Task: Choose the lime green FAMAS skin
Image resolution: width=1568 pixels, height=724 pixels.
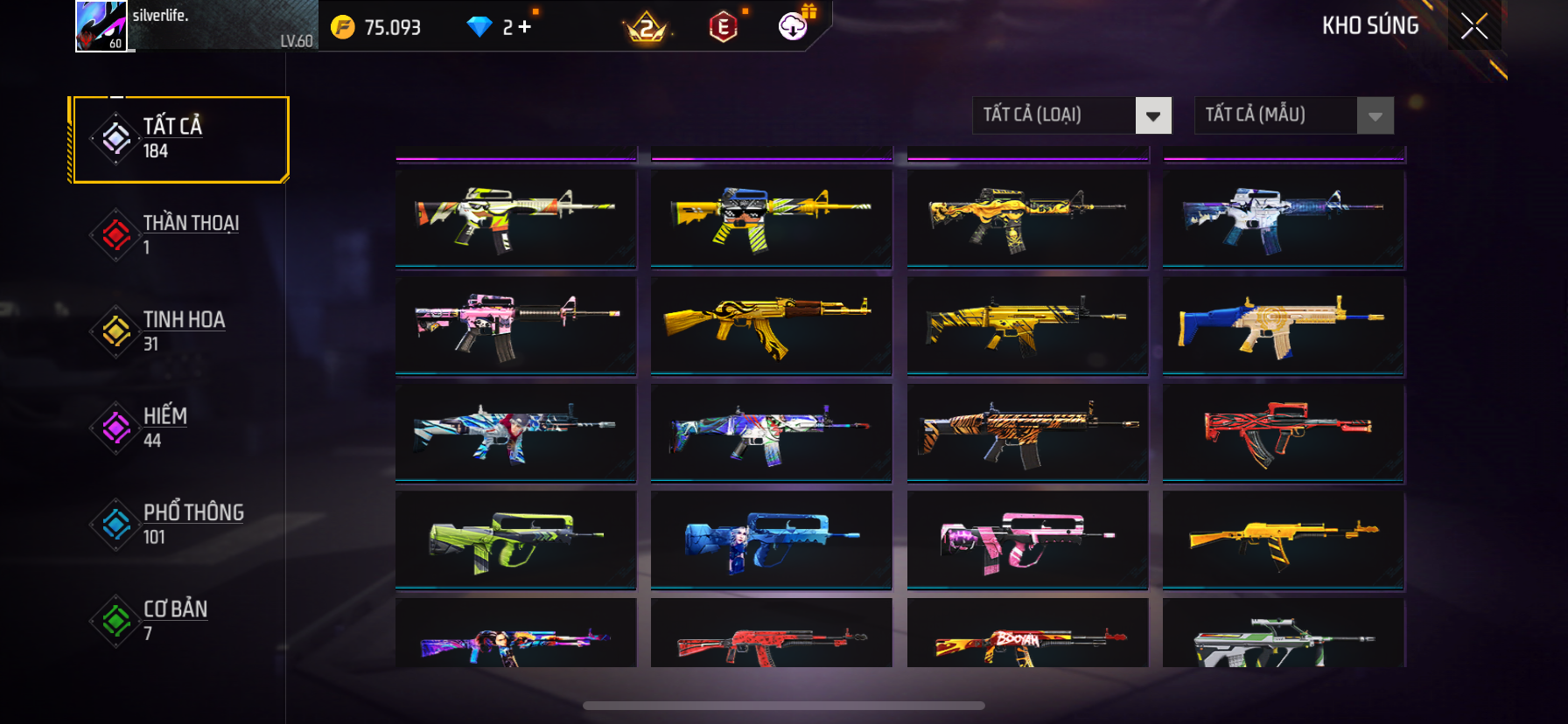Action: (x=515, y=540)
